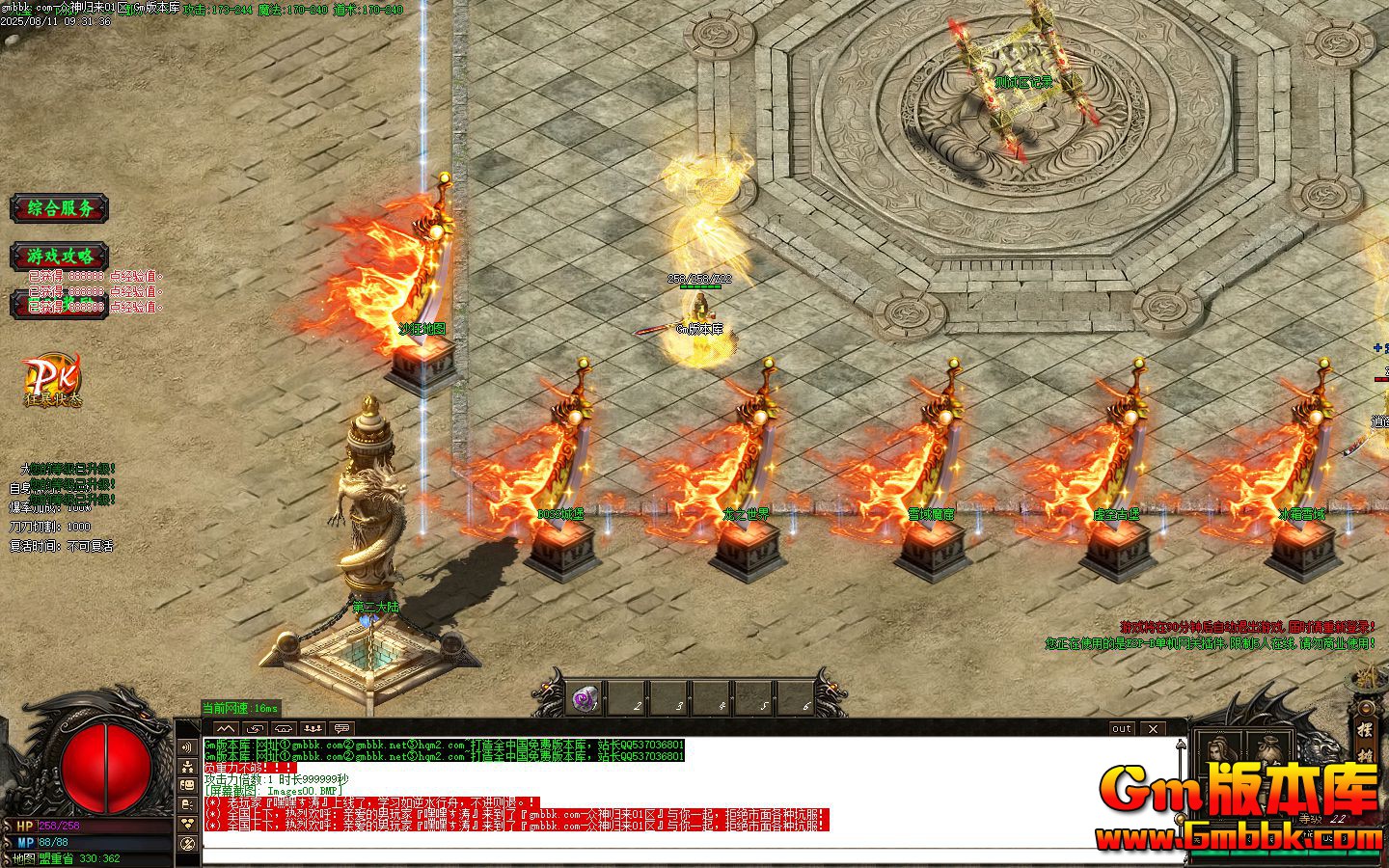Open the chat bubble channel icon
The width and height of the screenshot is (1389, 868).
(x=340, y=729)
